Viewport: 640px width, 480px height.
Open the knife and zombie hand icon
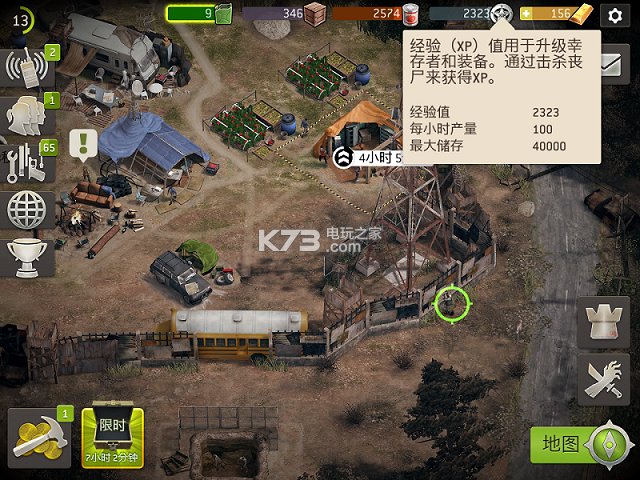[603, 379]
